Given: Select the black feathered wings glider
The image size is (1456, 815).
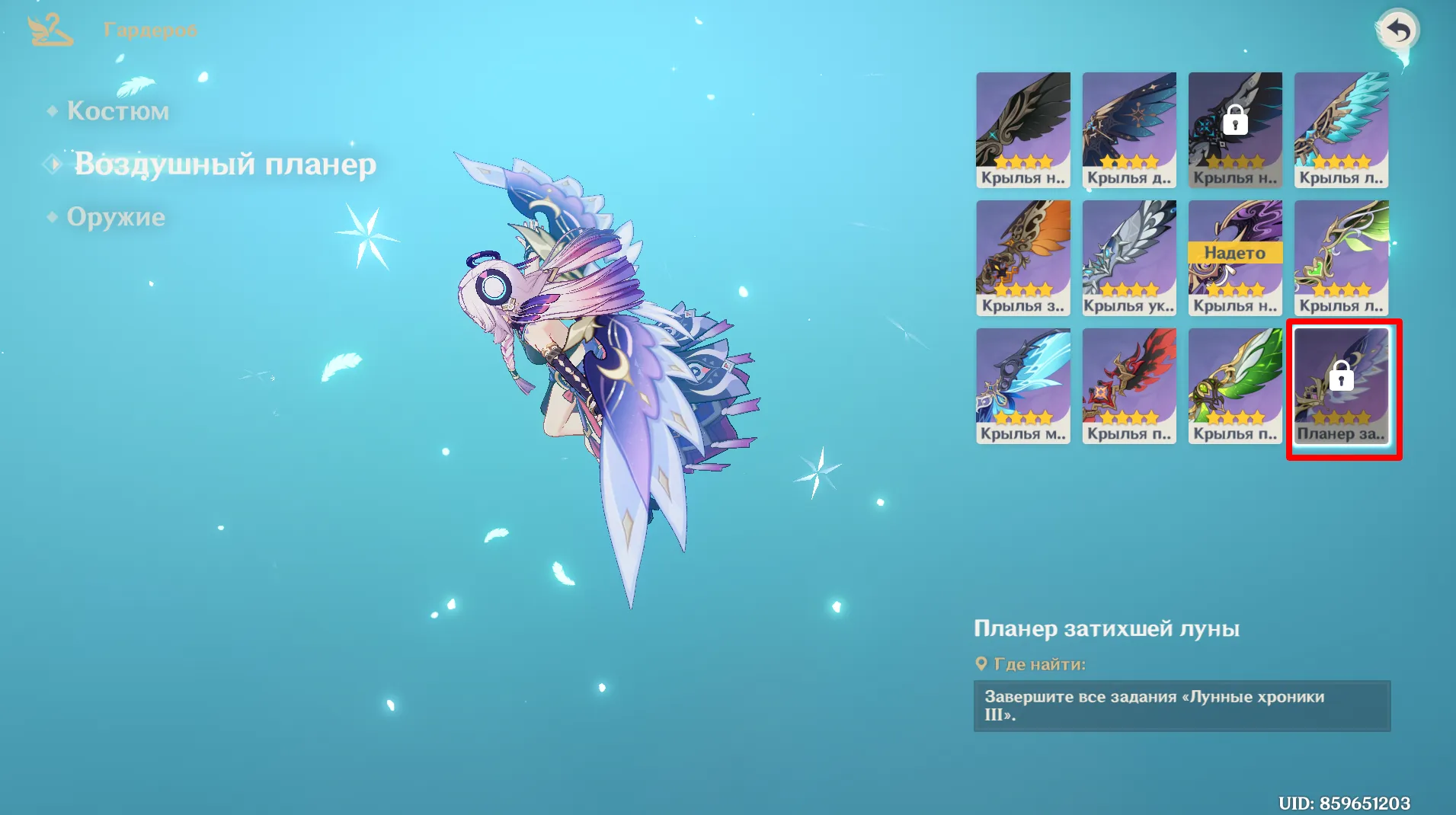Looking at the screenshot, I should (1022, 129).
